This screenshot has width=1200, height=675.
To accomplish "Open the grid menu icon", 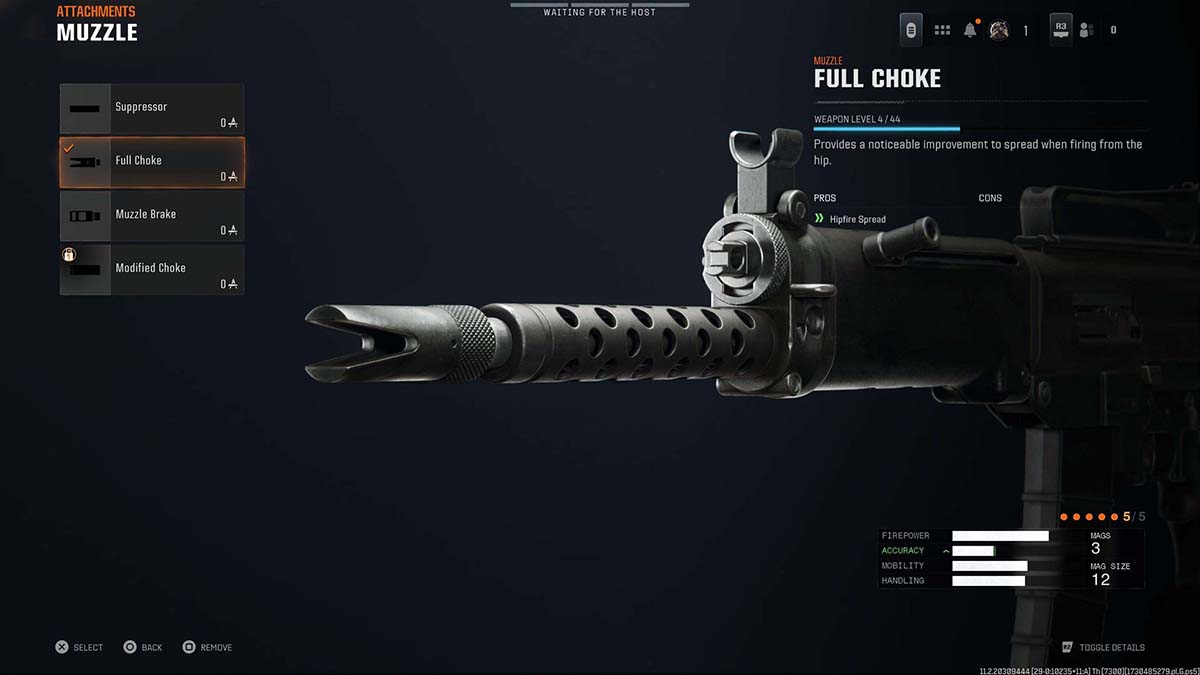I will point(942,30).
